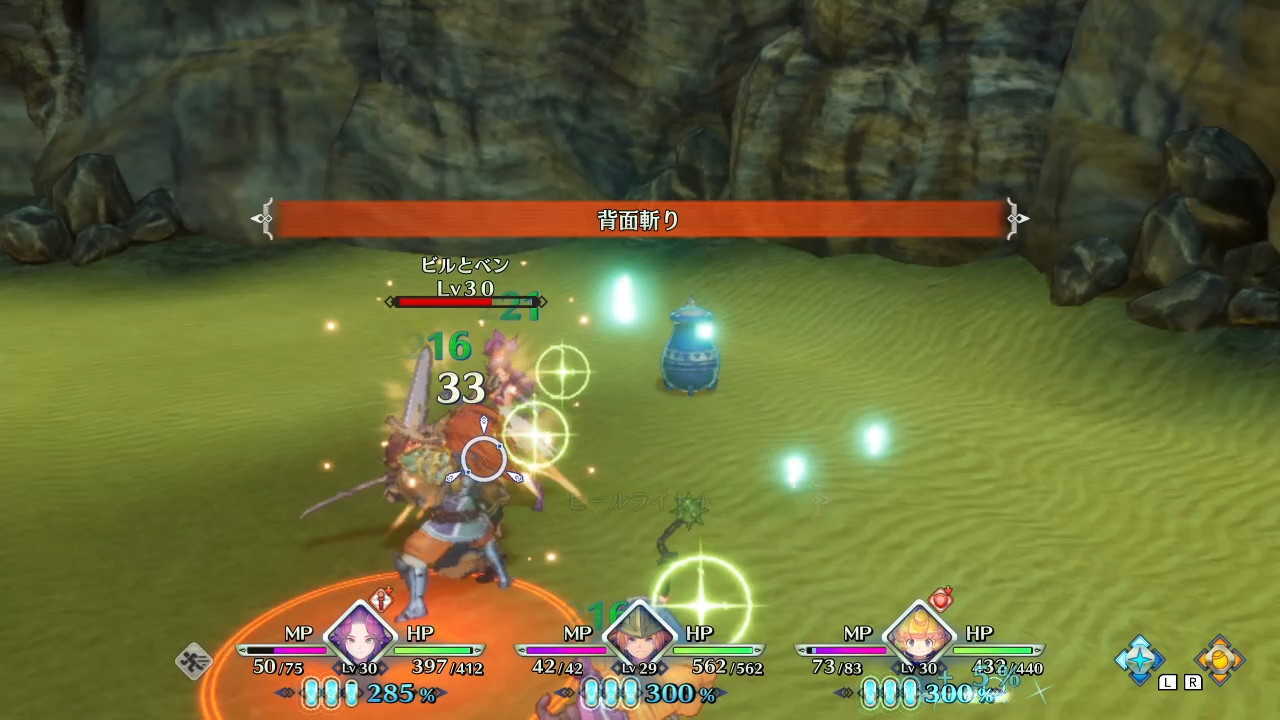The width and height of the screenshot is (1280, 720).
Task: Click the right chevron of the skill banner
Action: [1017, 218]
